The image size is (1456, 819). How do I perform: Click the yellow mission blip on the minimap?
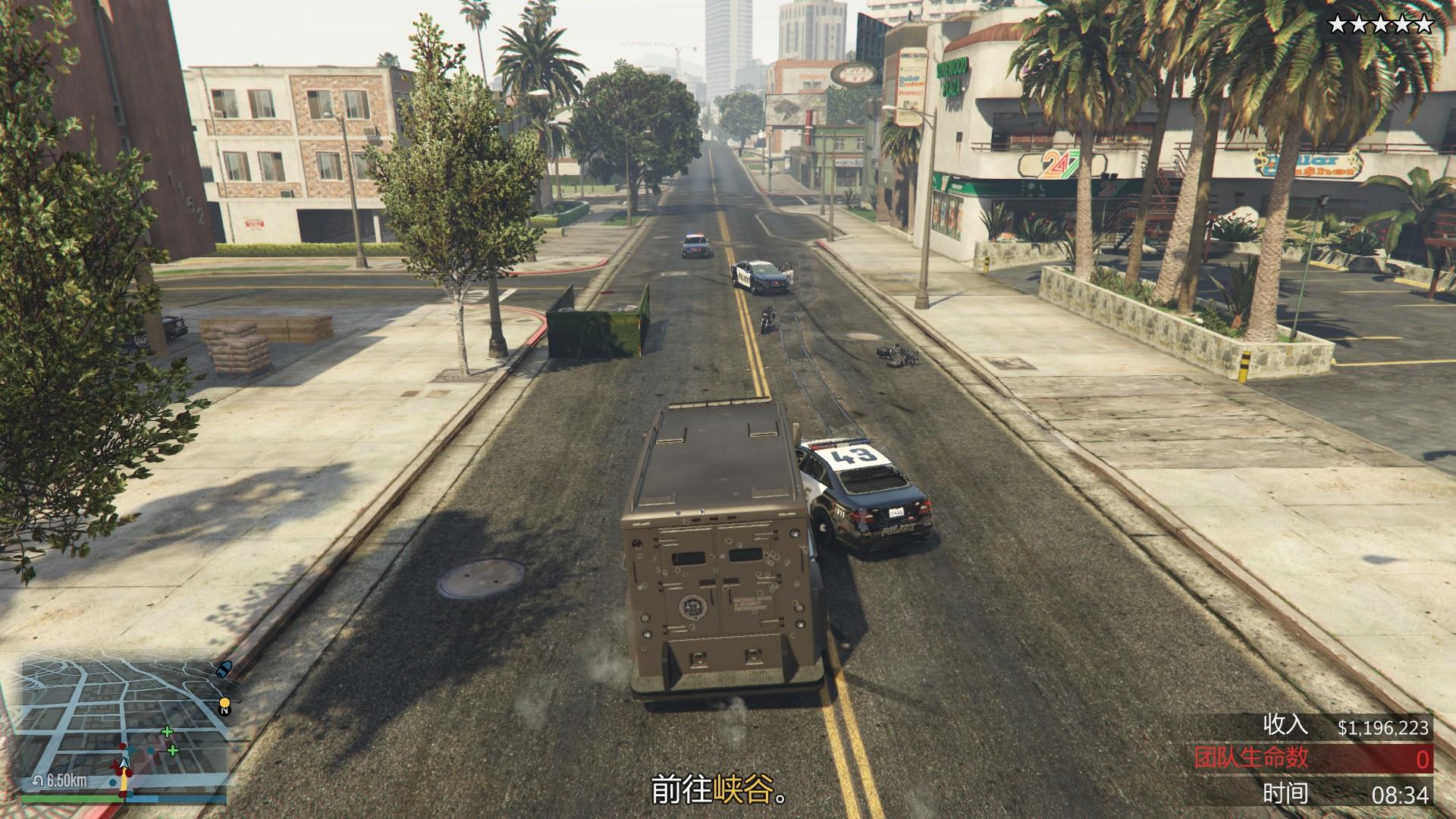[224, 702]
